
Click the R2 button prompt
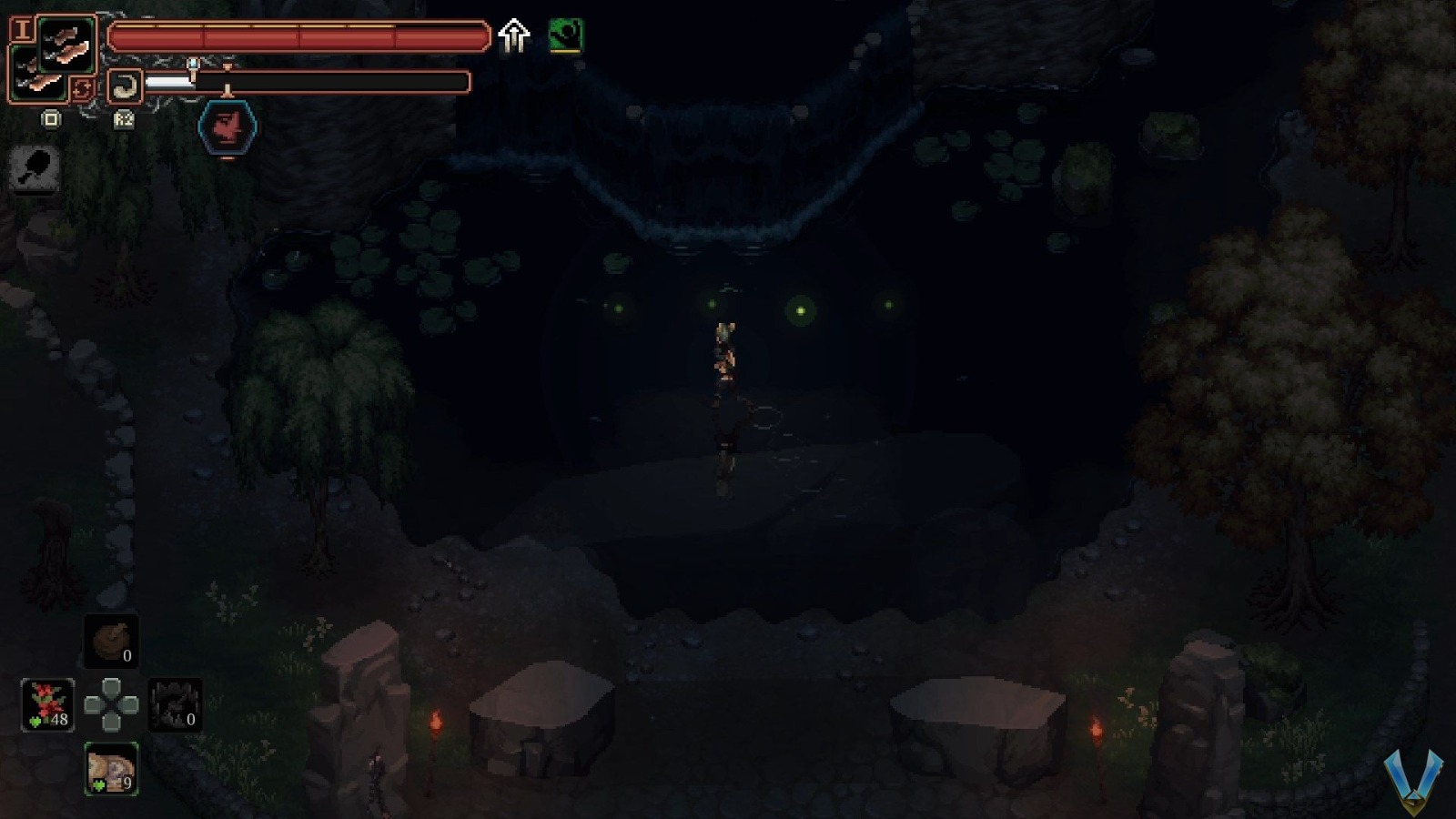tap(124, 121)
